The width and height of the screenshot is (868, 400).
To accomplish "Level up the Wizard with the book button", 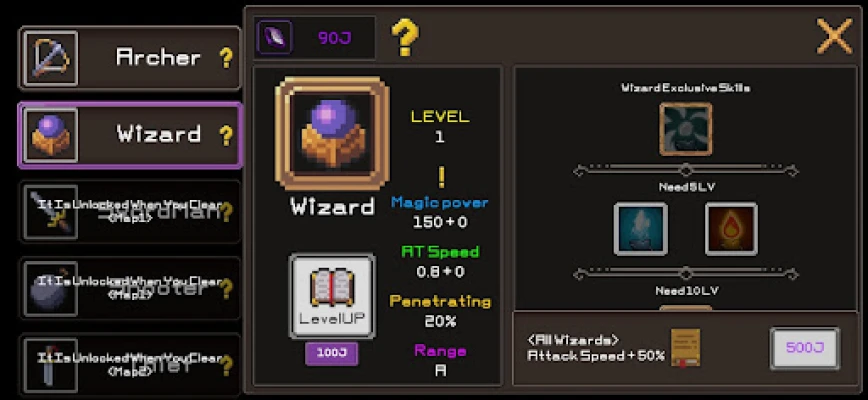I will pyautogui.click(x=332, y=297).
